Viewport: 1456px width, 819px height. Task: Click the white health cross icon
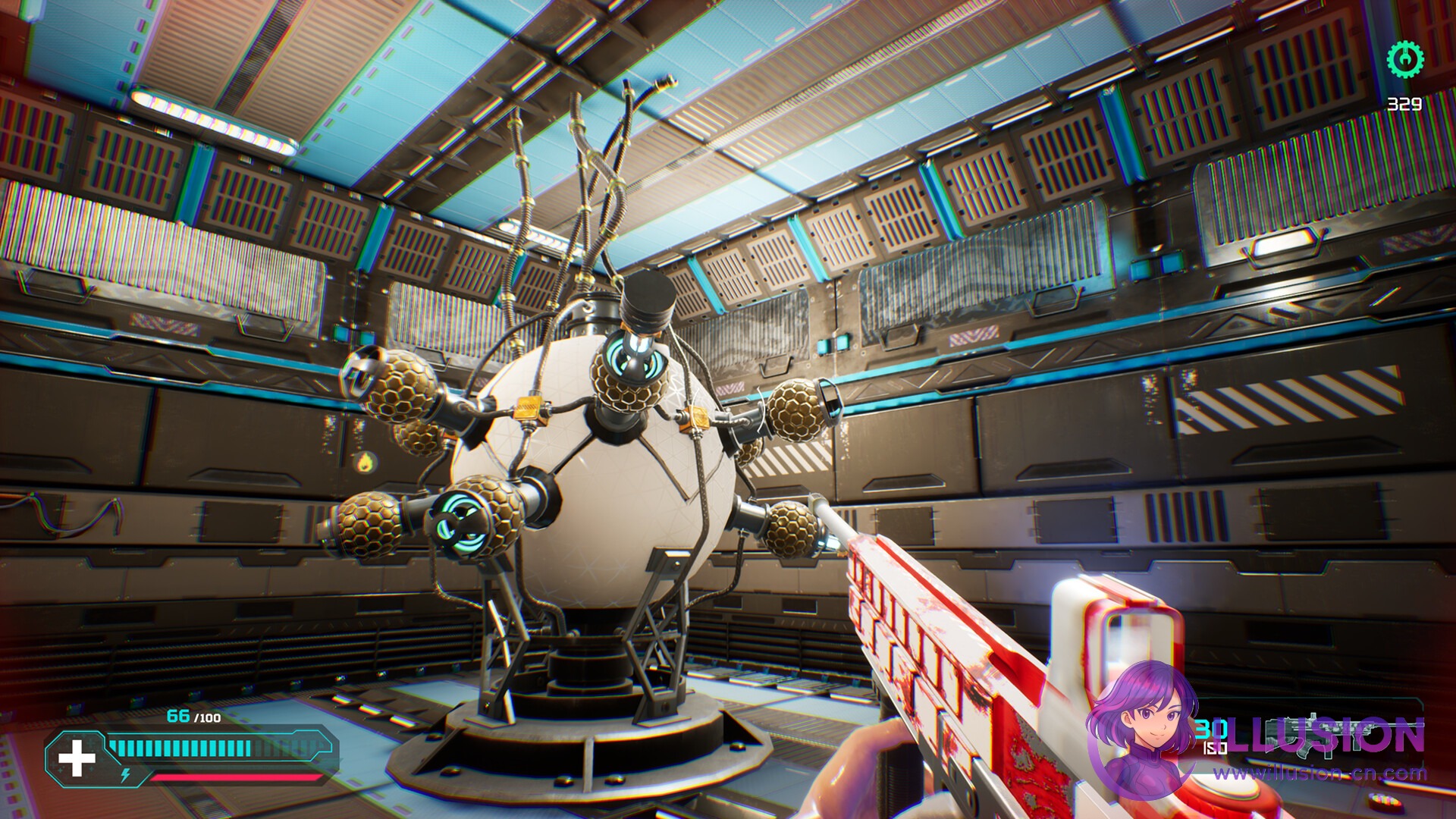77,758
